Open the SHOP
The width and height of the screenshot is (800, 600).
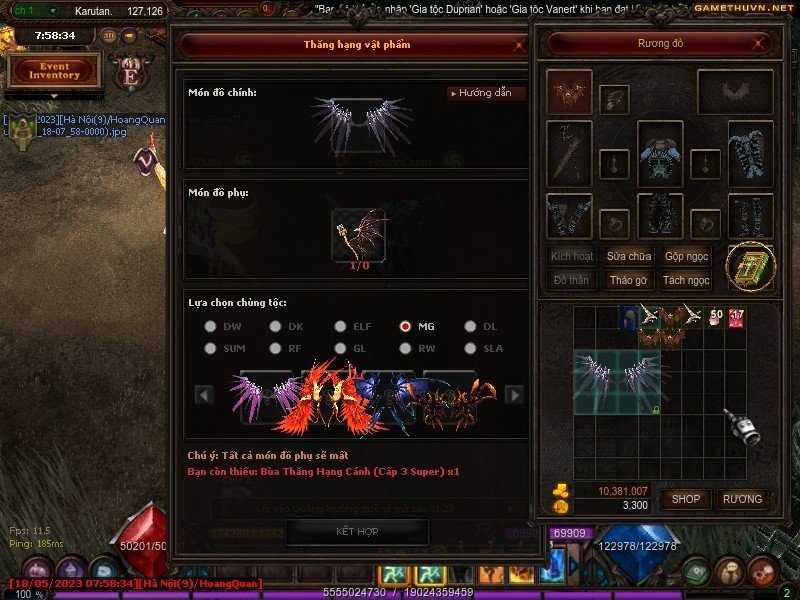686,499
